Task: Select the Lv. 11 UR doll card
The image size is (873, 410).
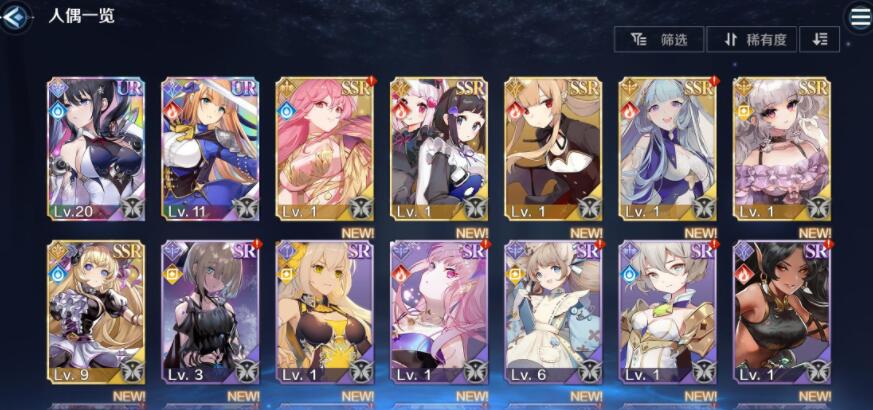Action: click(210, 148)
